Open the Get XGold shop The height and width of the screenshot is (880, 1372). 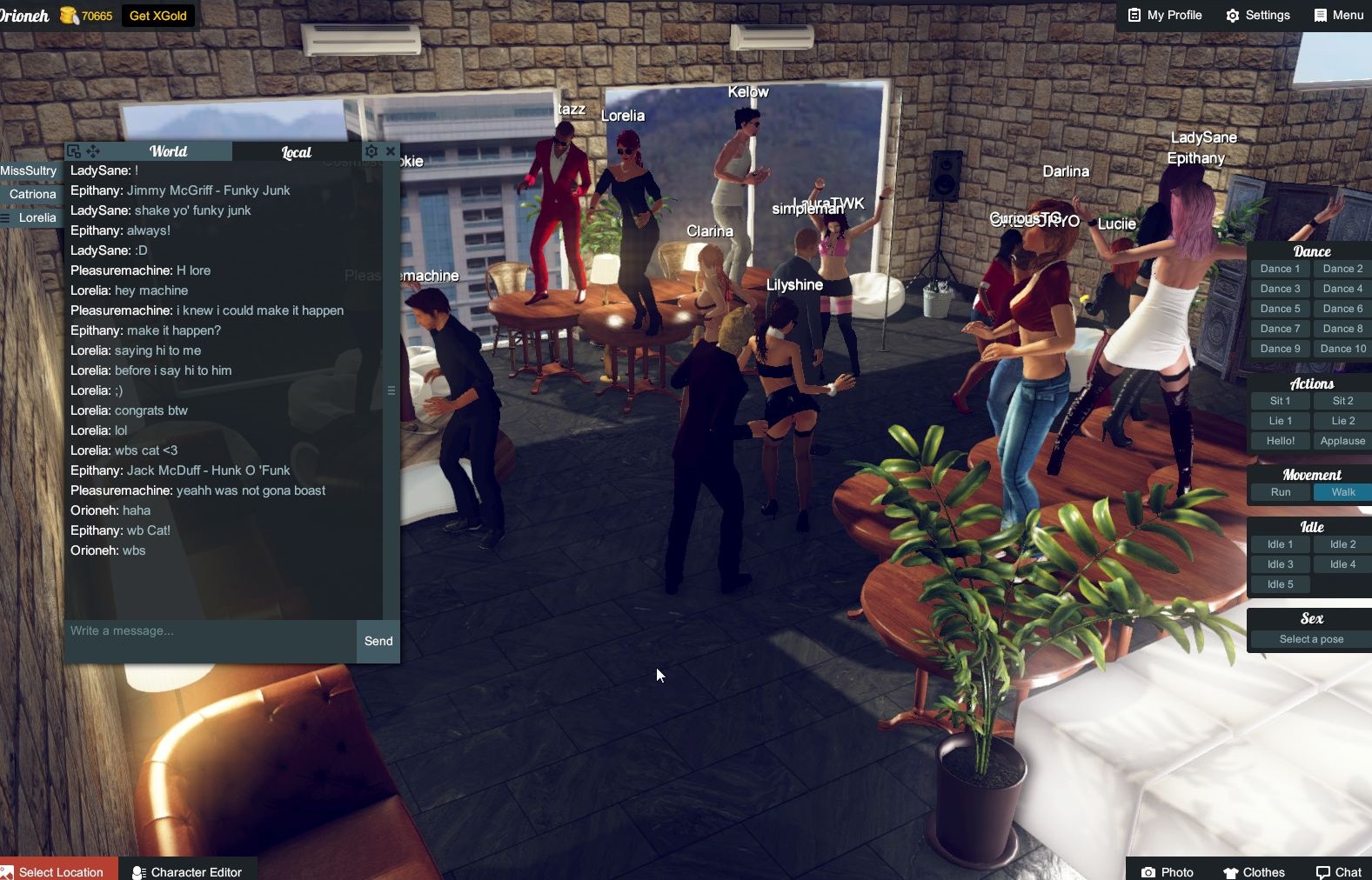[x=157, y=16]
